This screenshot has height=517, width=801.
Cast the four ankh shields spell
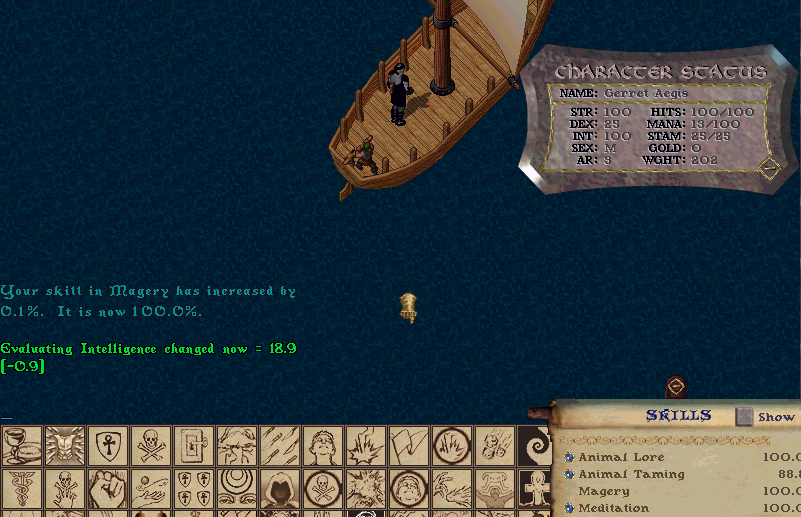(193, 488)
